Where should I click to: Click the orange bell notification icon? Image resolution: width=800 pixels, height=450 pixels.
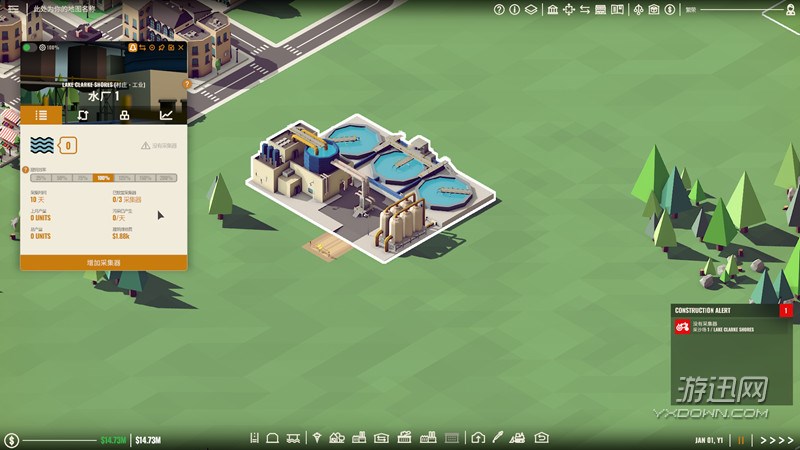[130, 47]
